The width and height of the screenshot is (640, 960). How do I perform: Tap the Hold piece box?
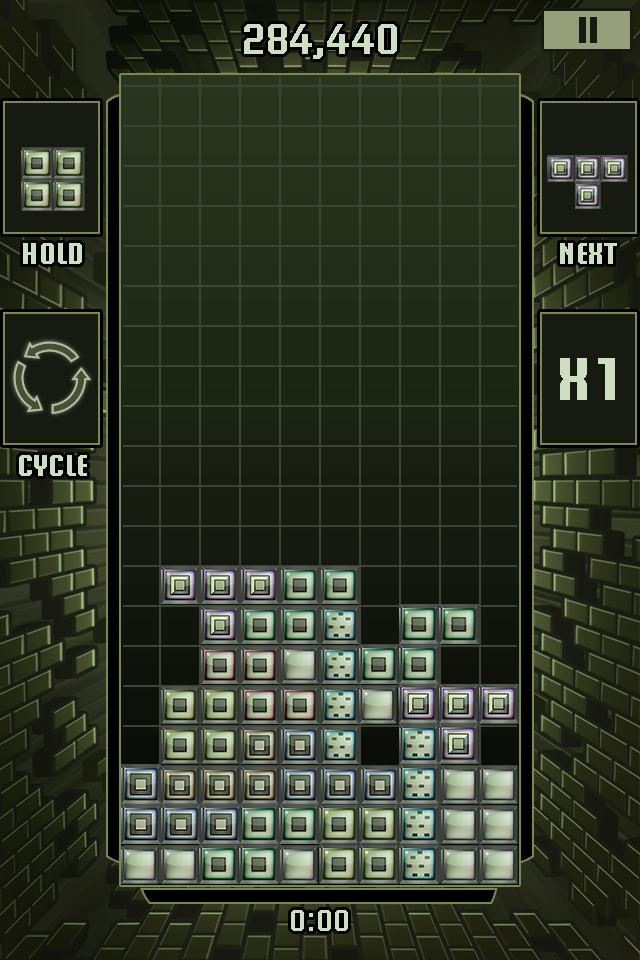pos(52,169)
